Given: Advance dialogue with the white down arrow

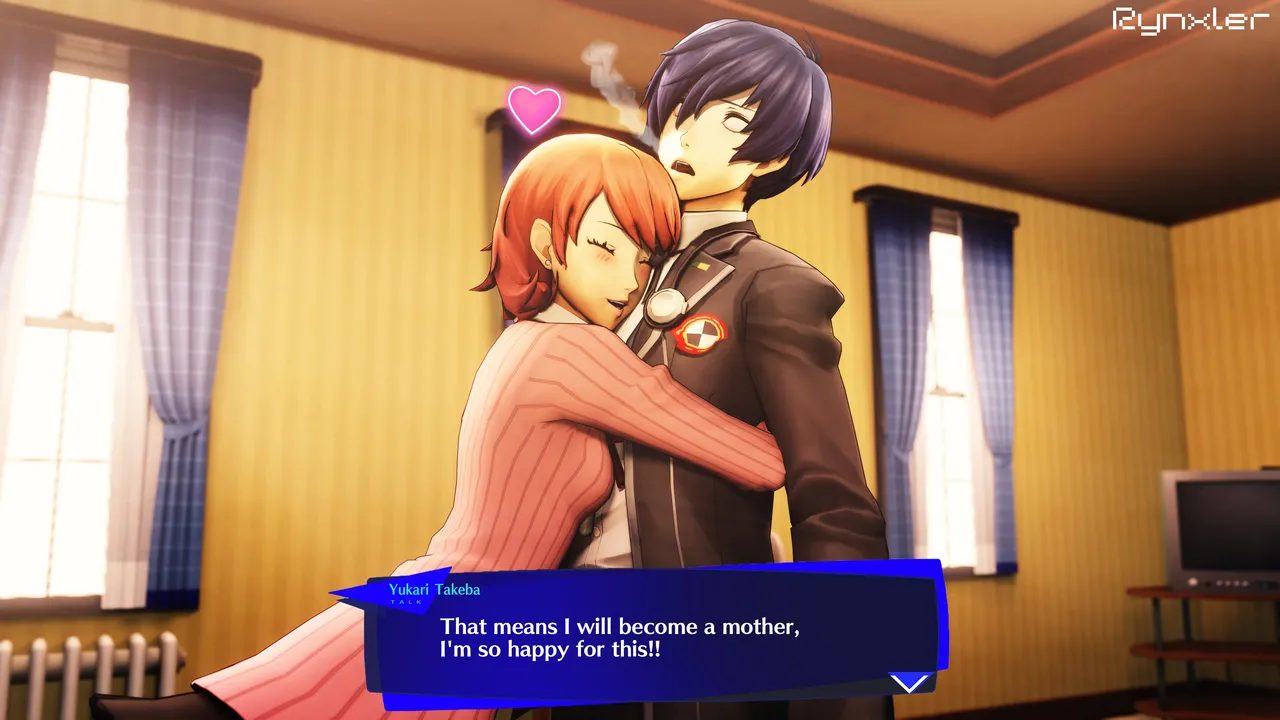Looking at the screenshot, I should (x=909, y=683).
